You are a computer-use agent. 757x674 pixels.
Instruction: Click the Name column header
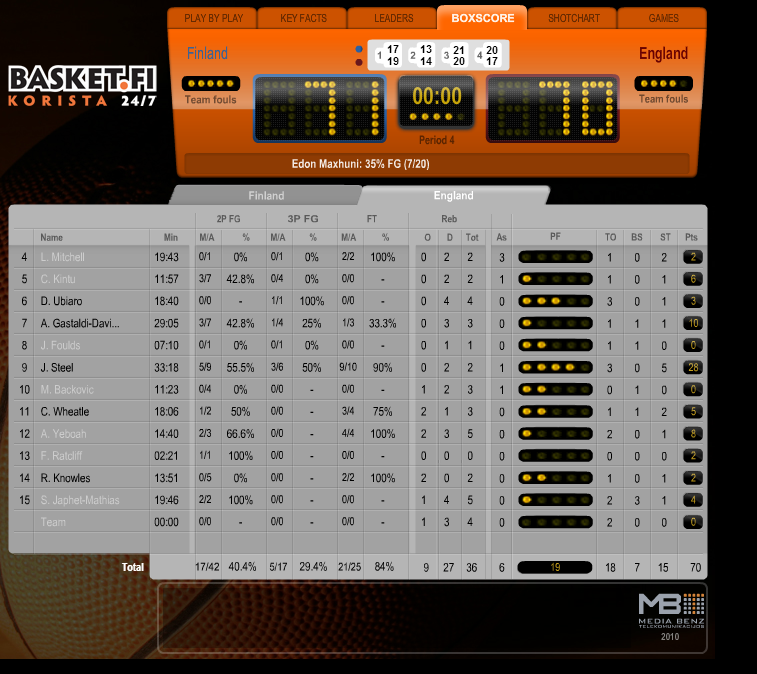pos(52,237)
